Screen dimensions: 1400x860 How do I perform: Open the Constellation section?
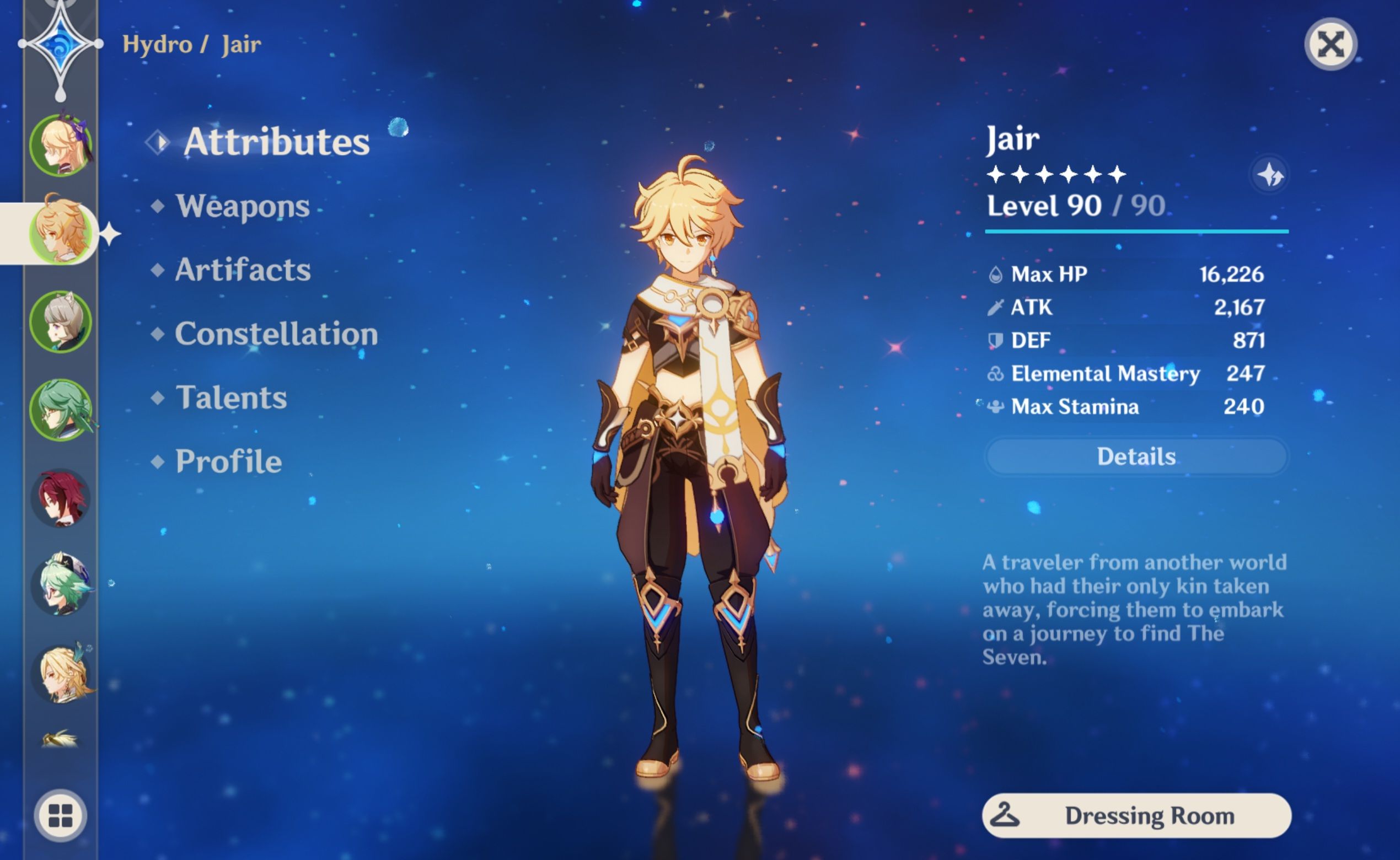276,335
